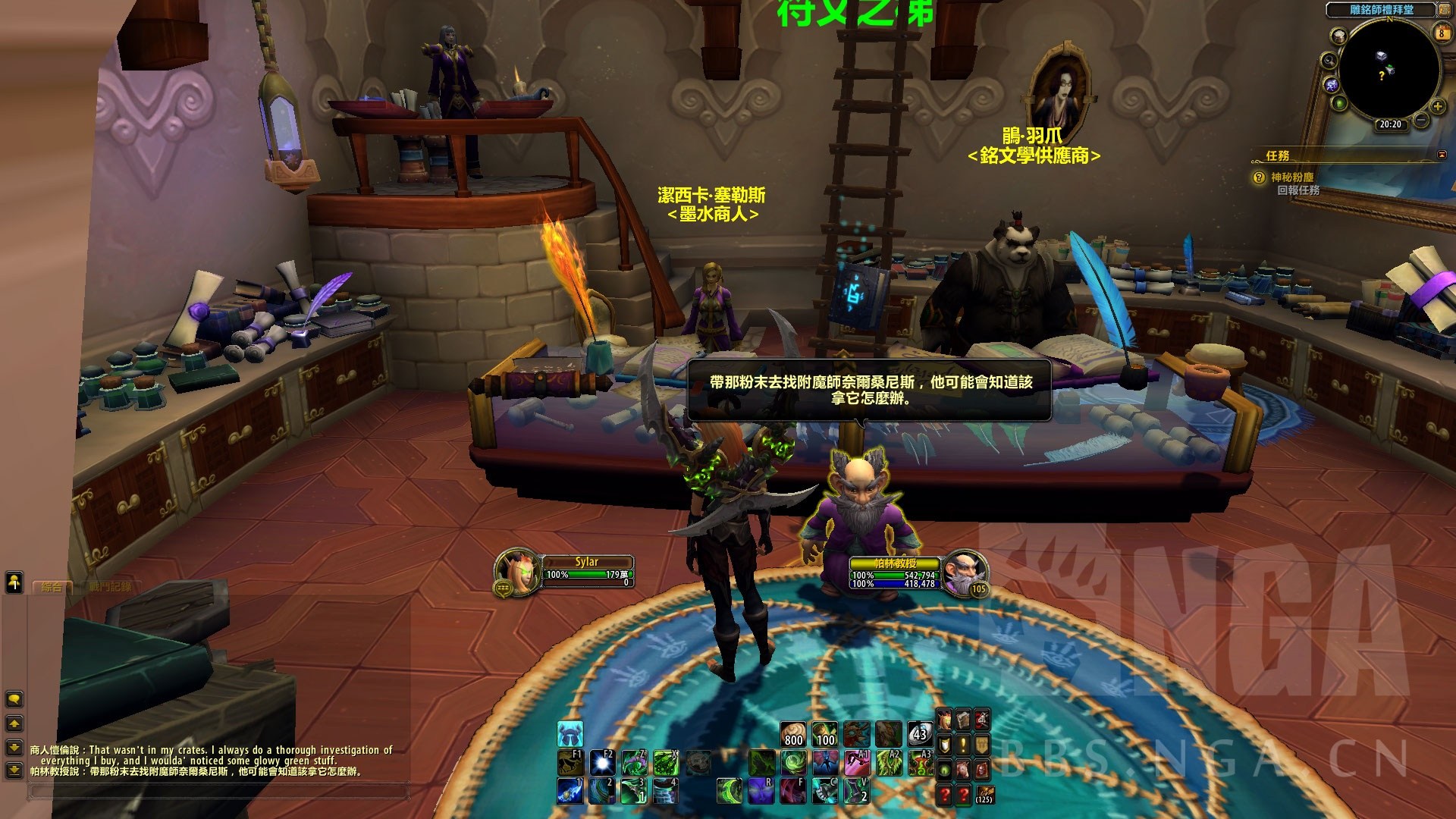The width and height of the screenshot is (1456, 819).
Task: Collapse the 任務 quest tracker
Action: [1442, 155]
